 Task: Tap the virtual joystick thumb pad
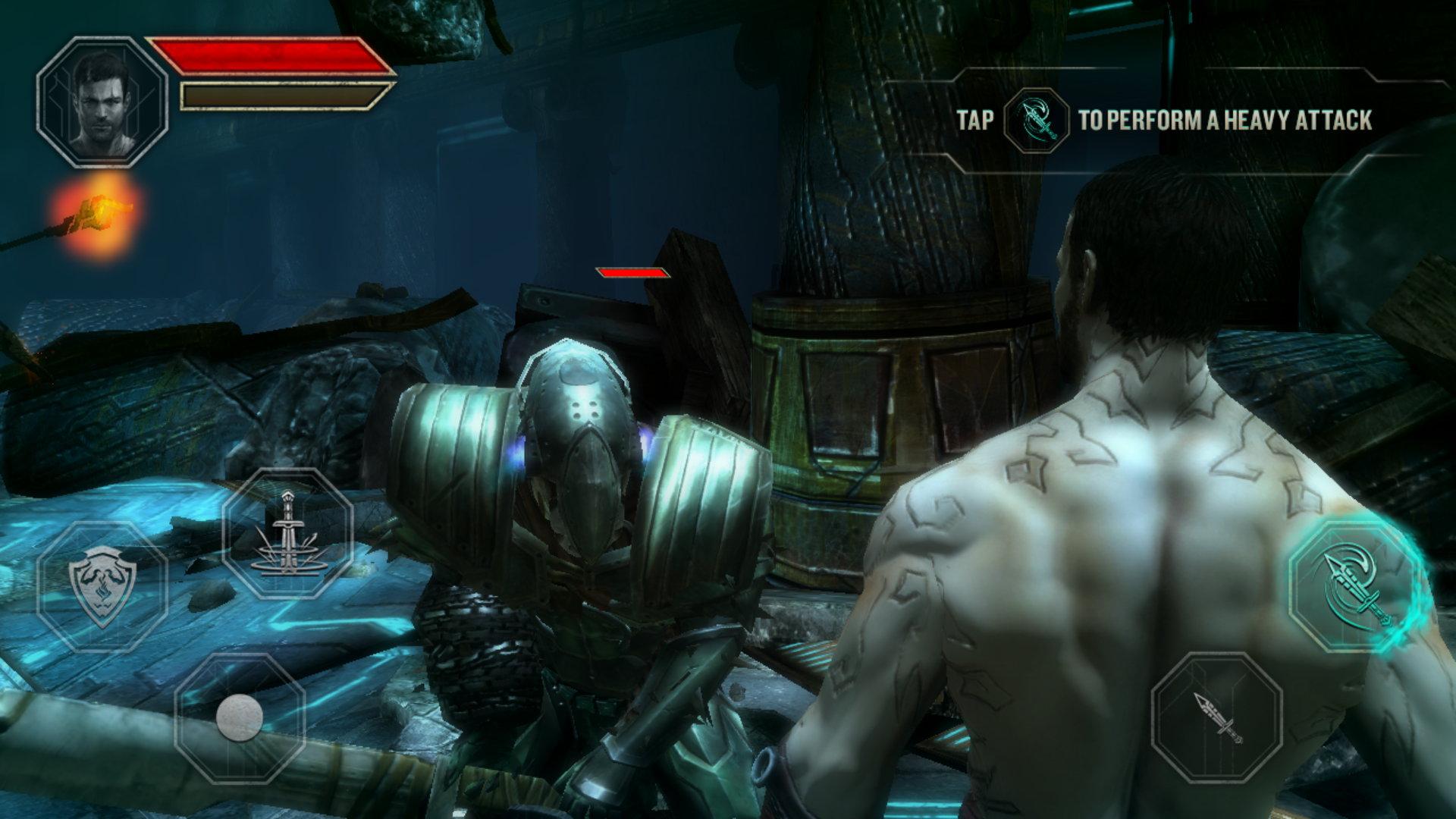(240, 717)
